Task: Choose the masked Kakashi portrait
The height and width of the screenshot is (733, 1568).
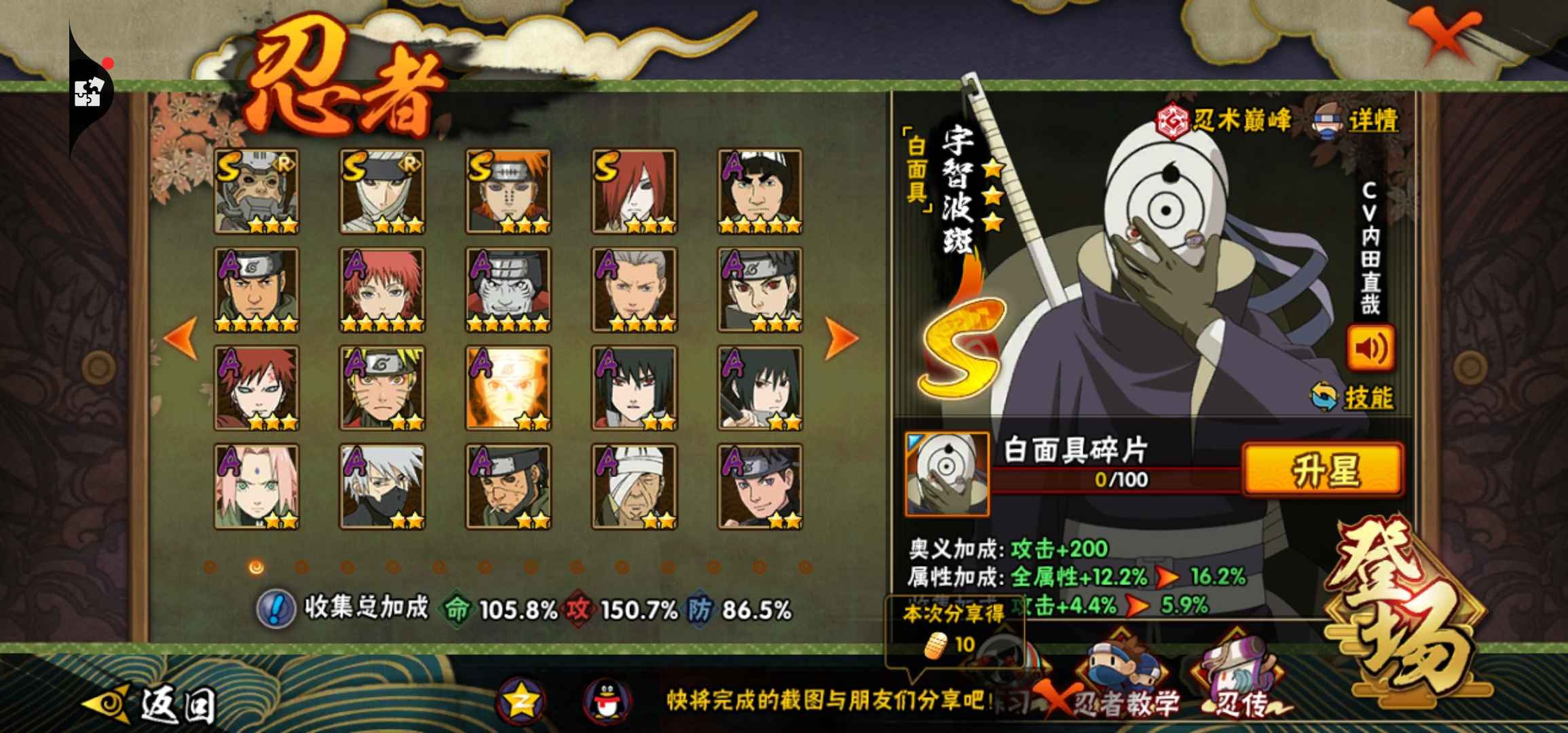Action: 382,487
